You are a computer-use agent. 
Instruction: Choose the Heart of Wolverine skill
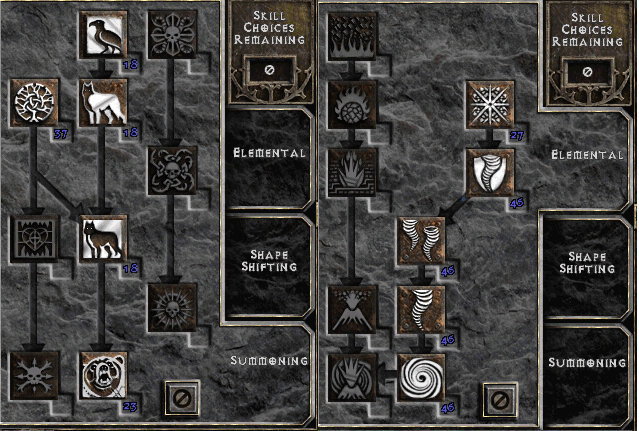[33, 237]
